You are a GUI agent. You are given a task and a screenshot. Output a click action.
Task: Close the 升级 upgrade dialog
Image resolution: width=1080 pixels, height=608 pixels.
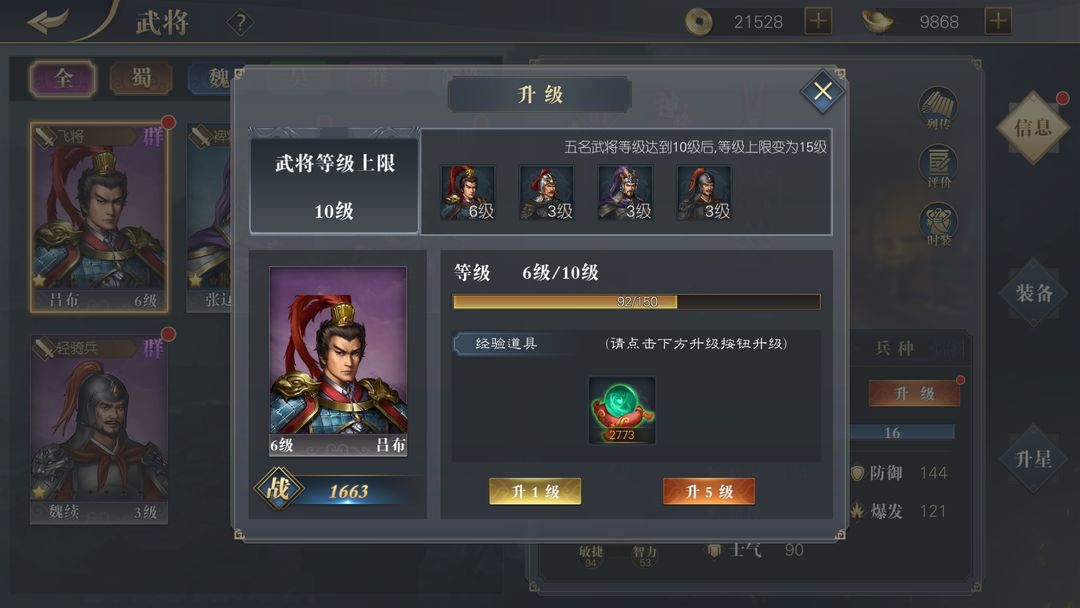[x=823, y=92]
